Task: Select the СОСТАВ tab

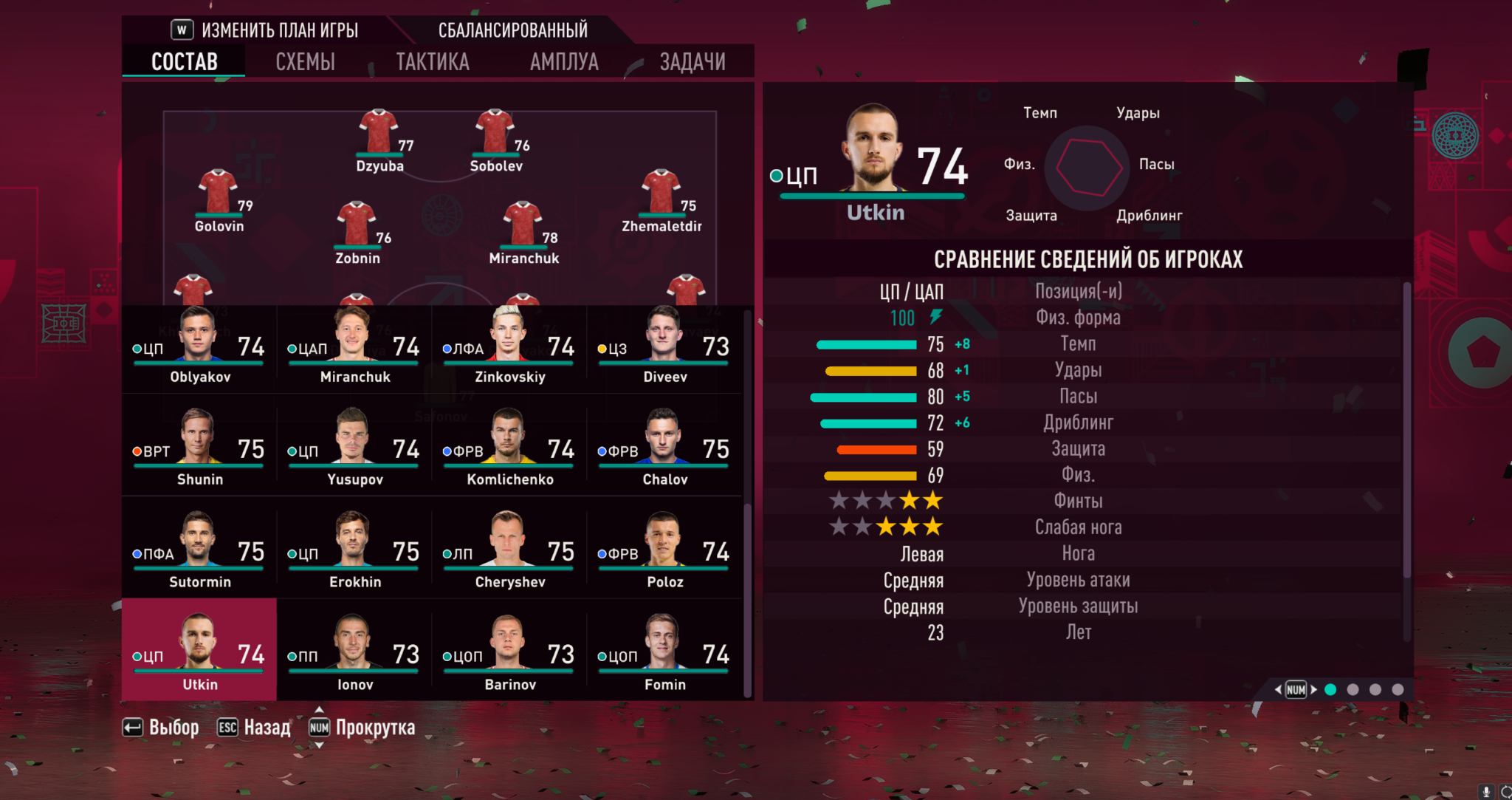Action: pyautogui.click(x=184, y=62)
